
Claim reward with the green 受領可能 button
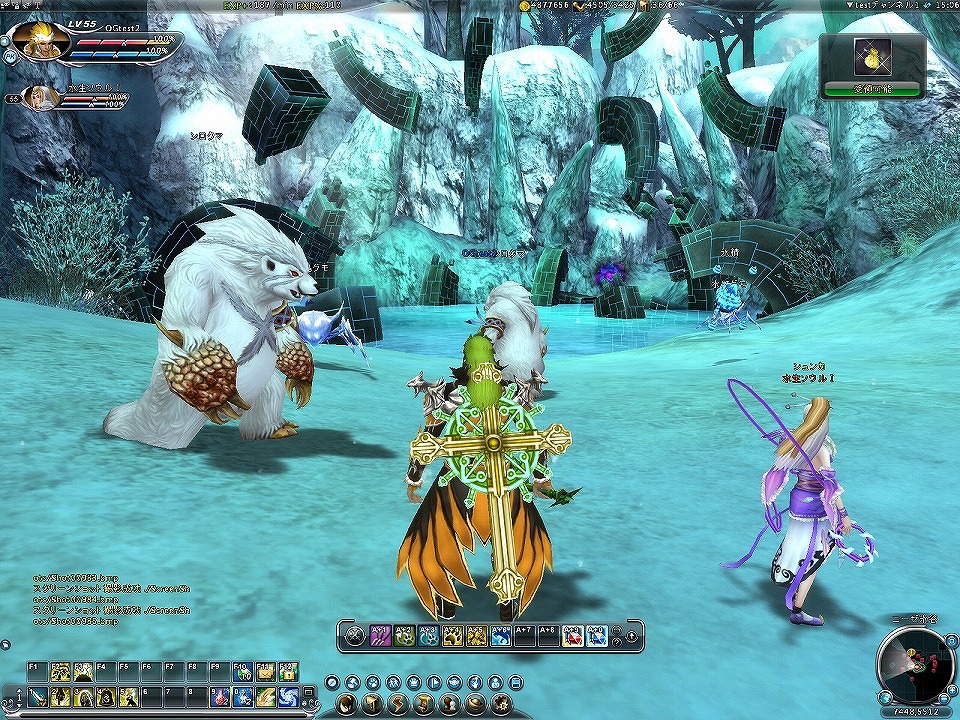tap(872, 89)
